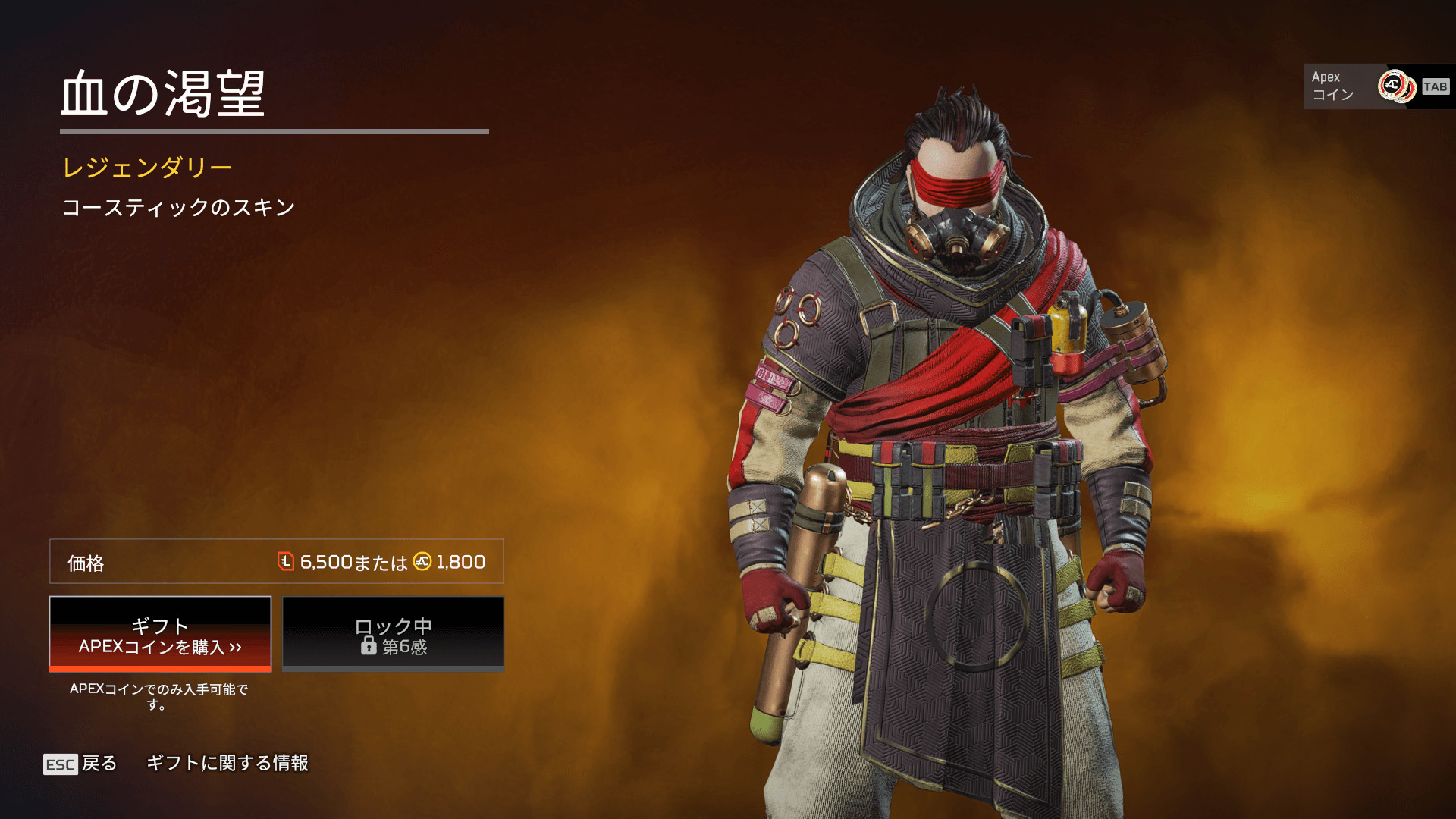This screenshot has height=819, width=1456.
Task: Select the locked 第6感 button
Action: [x=393, y=634]
